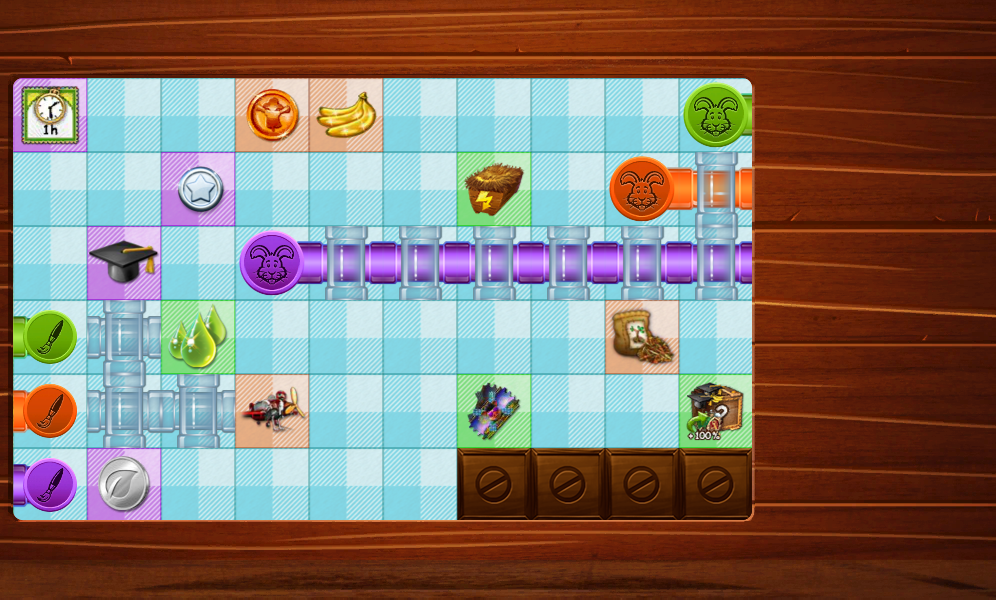The image size is (996, 600).
Task: Select the purple rabbit pipe node
Action: (x=271, y=263)
